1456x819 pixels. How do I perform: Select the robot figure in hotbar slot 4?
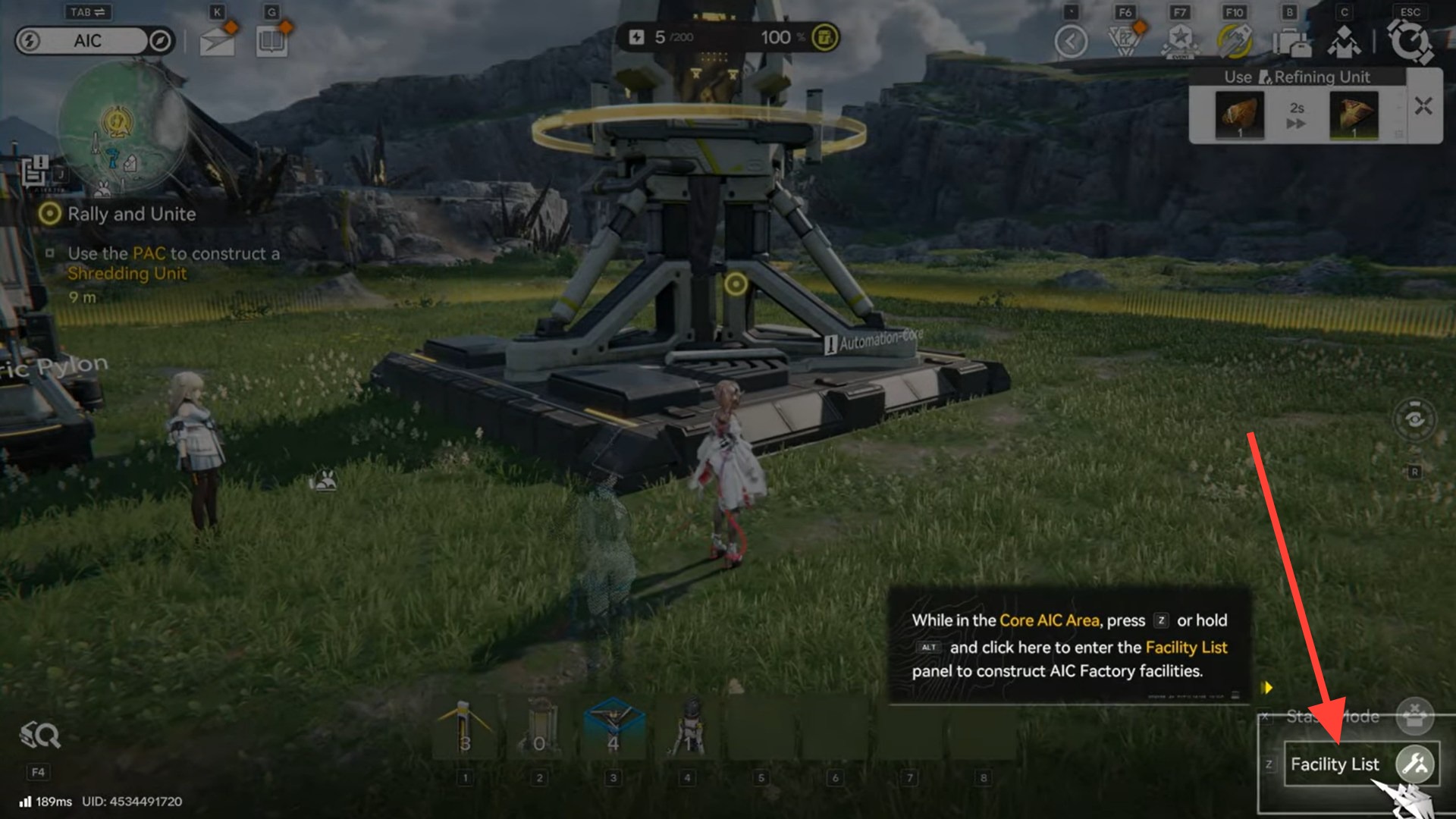coord(688,730)
